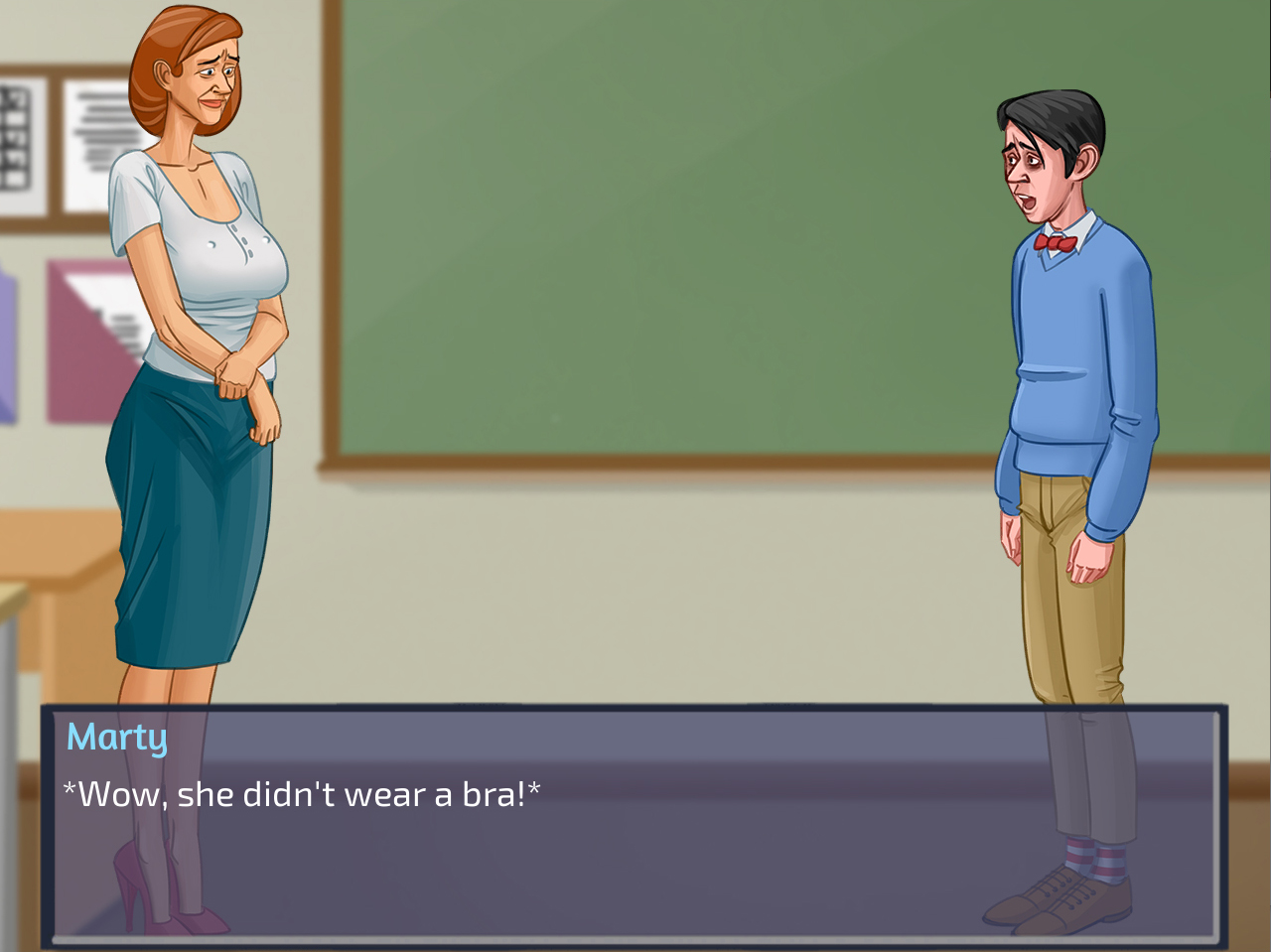Advance Marty's dialogue text box
This screenshot has height=952, width=1271.
(x=634, y=824)
